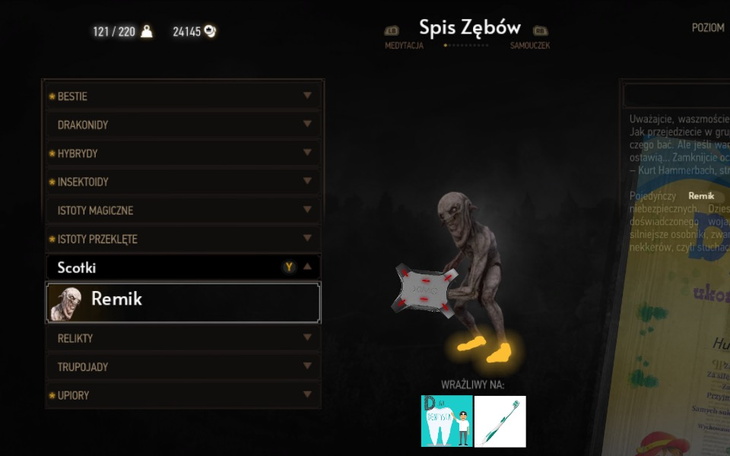Open the RELIKTY category
This screenshot has height=456, width=730.
click(x=182, y=338)
